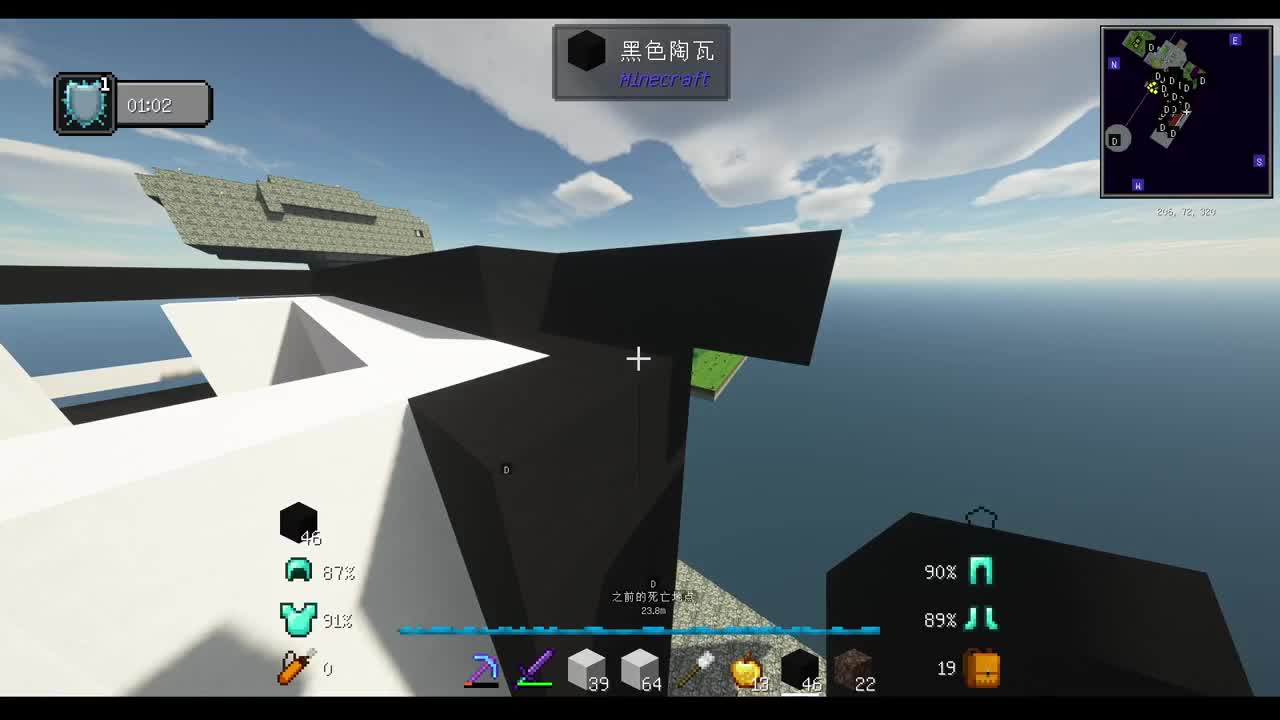Viewport: 1280px width, 720px height.
Task: Click the 黑色陶瓦 item tooltip banner
Action: click(641, 63)
